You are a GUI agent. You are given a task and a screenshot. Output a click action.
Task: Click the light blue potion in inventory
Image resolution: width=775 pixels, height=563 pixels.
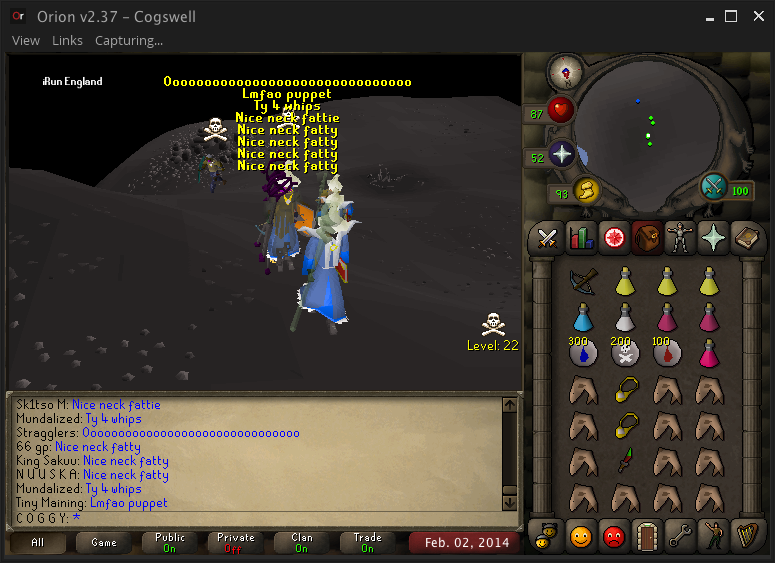click(x=584, y=318)
